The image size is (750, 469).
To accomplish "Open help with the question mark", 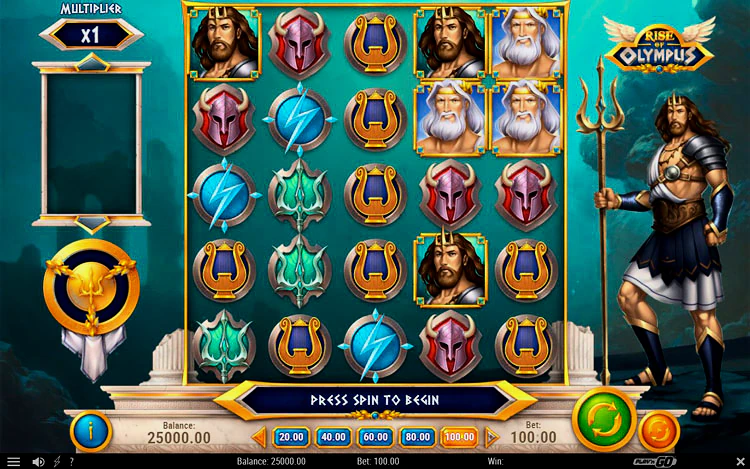I will (69, 462).
